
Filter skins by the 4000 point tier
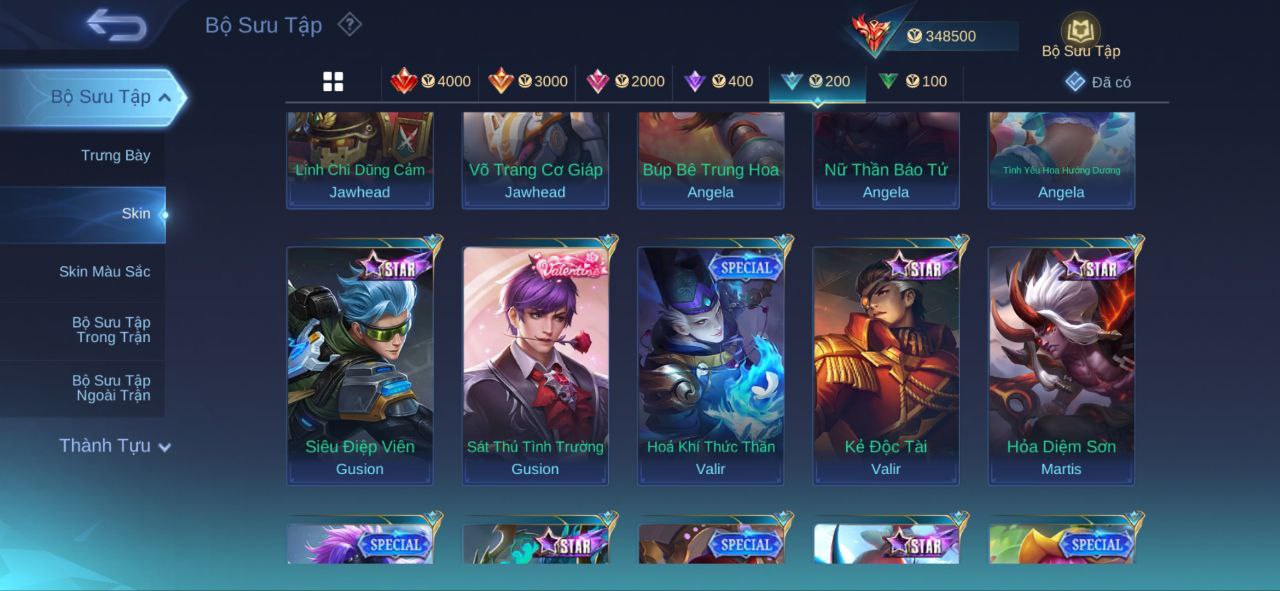431,82
